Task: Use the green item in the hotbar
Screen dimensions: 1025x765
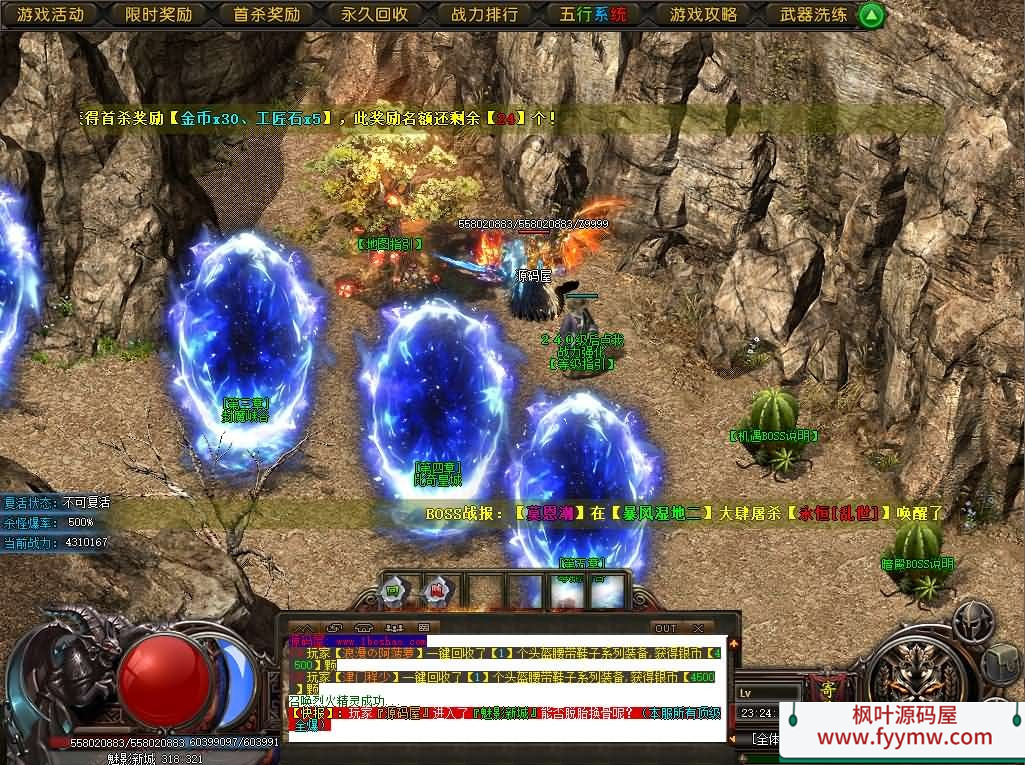Action: (x=394, y=591)
